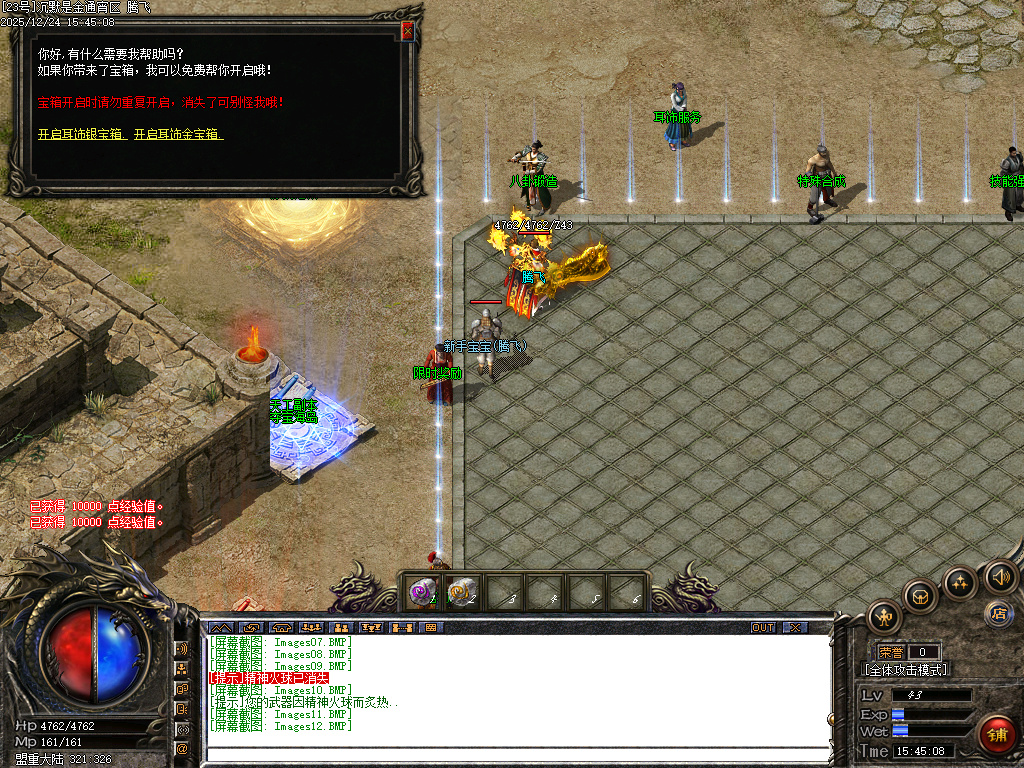
Task: Open the bag via the chest icon button
Action: pos(920,596)
